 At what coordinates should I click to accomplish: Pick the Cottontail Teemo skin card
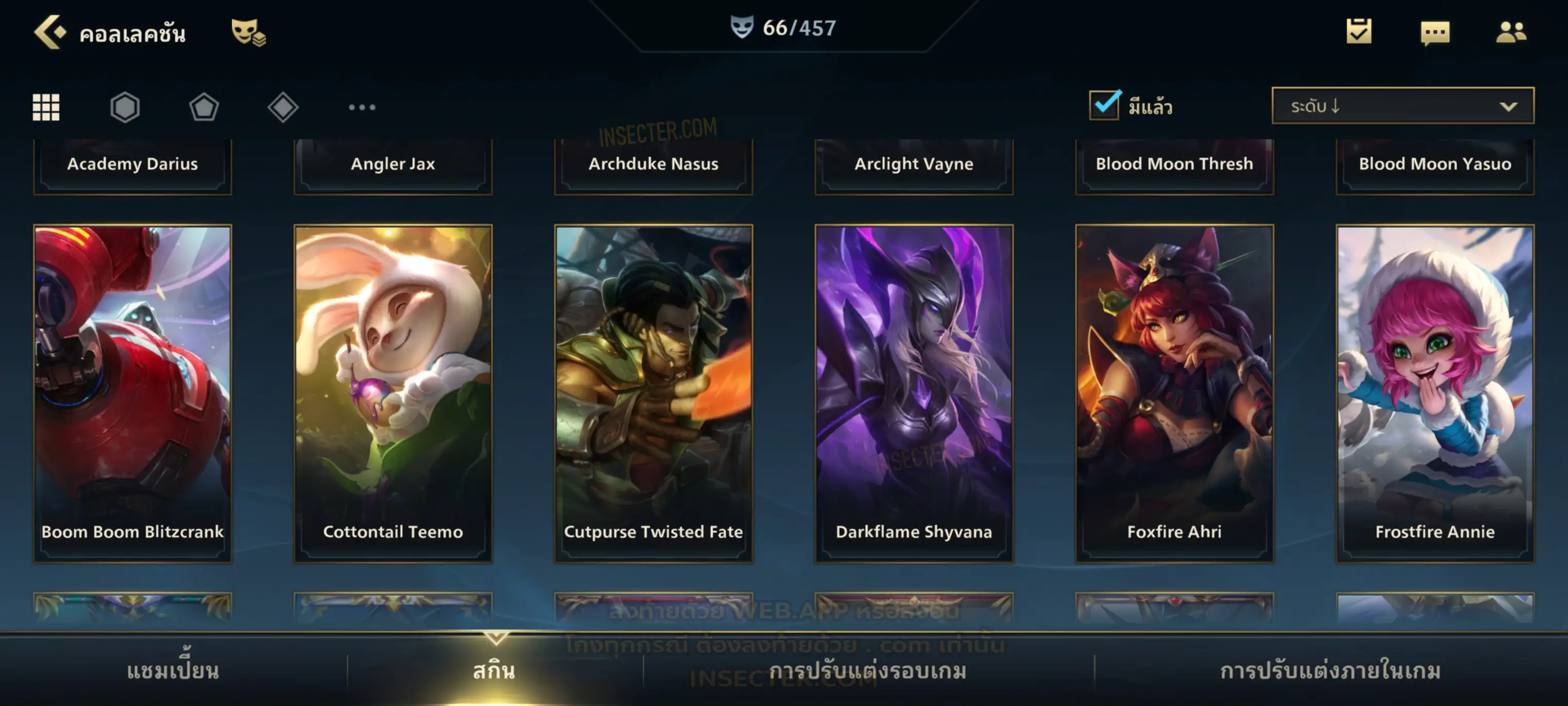click(x=393, y=393)
